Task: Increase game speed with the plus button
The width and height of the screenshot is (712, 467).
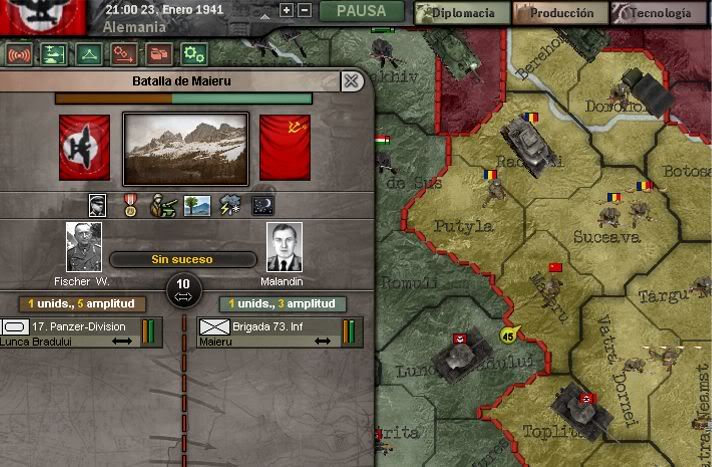Action: [x=287, y=11]
